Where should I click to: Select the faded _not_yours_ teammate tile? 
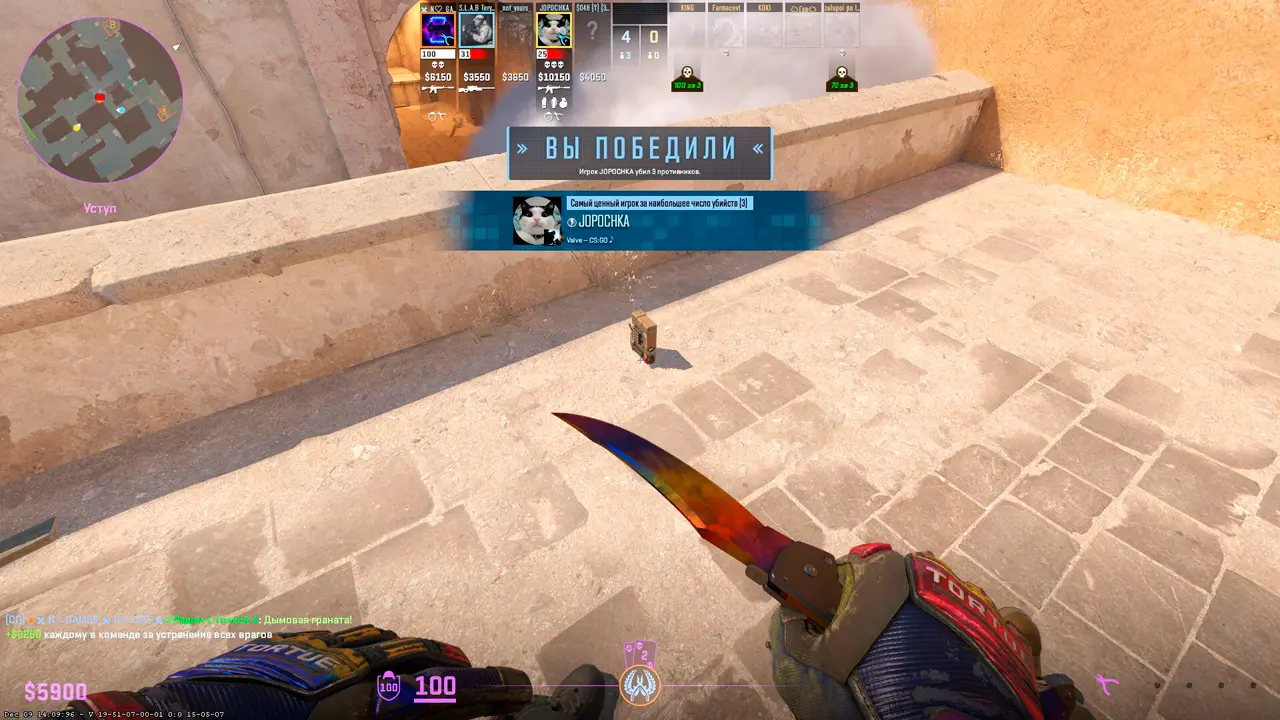515,30
